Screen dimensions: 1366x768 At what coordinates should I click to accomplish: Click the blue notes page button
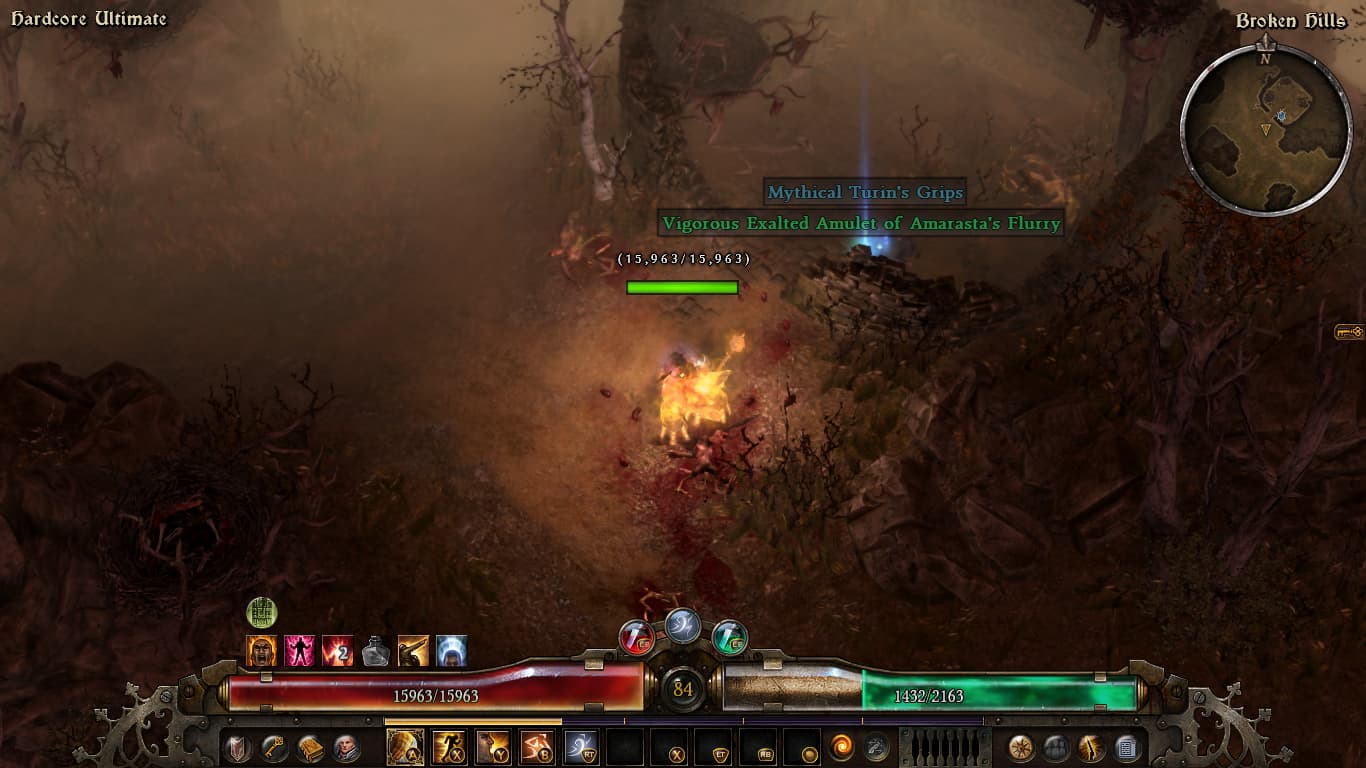1127,747
